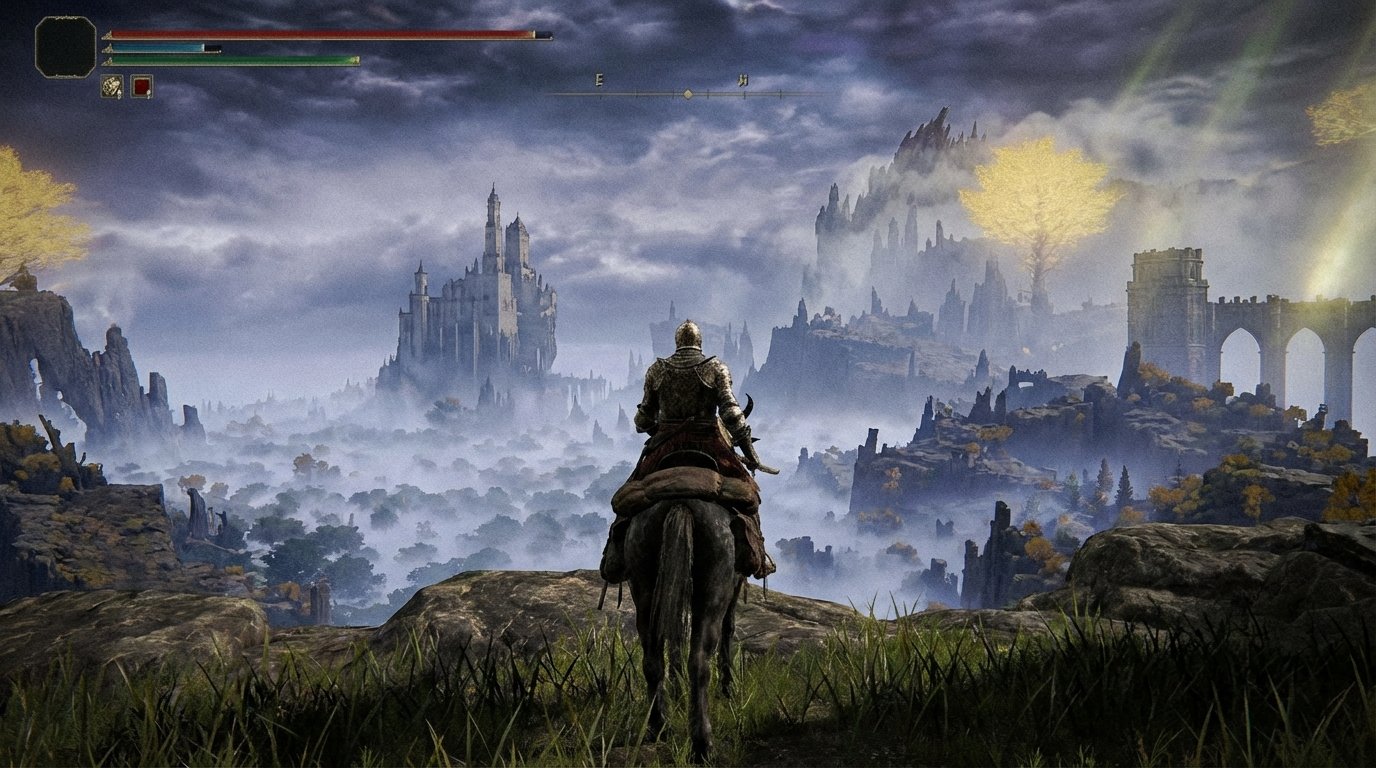The image size is (1376, 768).
Task: Click the octagonal equipped weapon frame
Action: [x=64, y=46]
